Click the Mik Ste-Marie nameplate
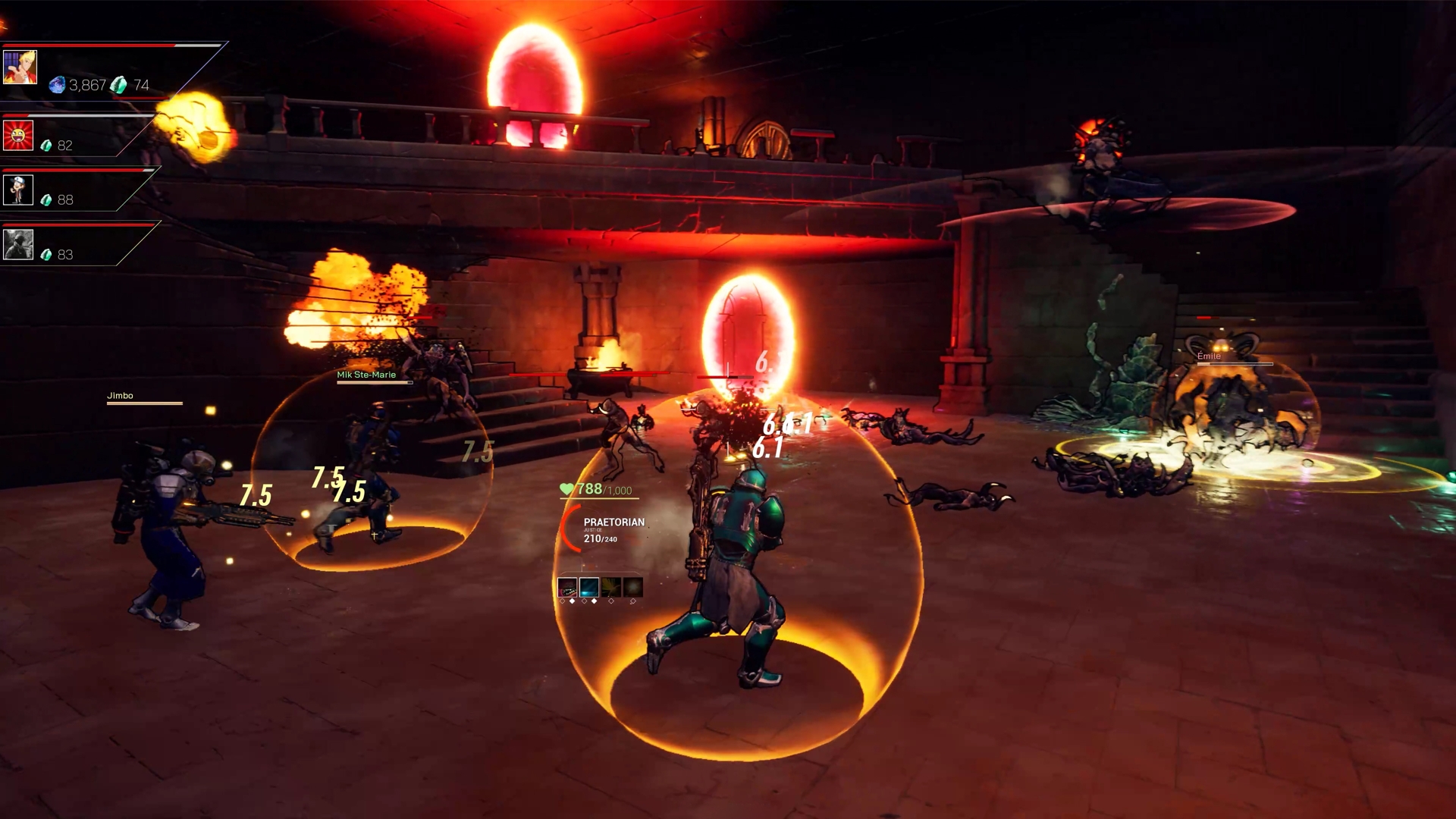 [367, 374]
